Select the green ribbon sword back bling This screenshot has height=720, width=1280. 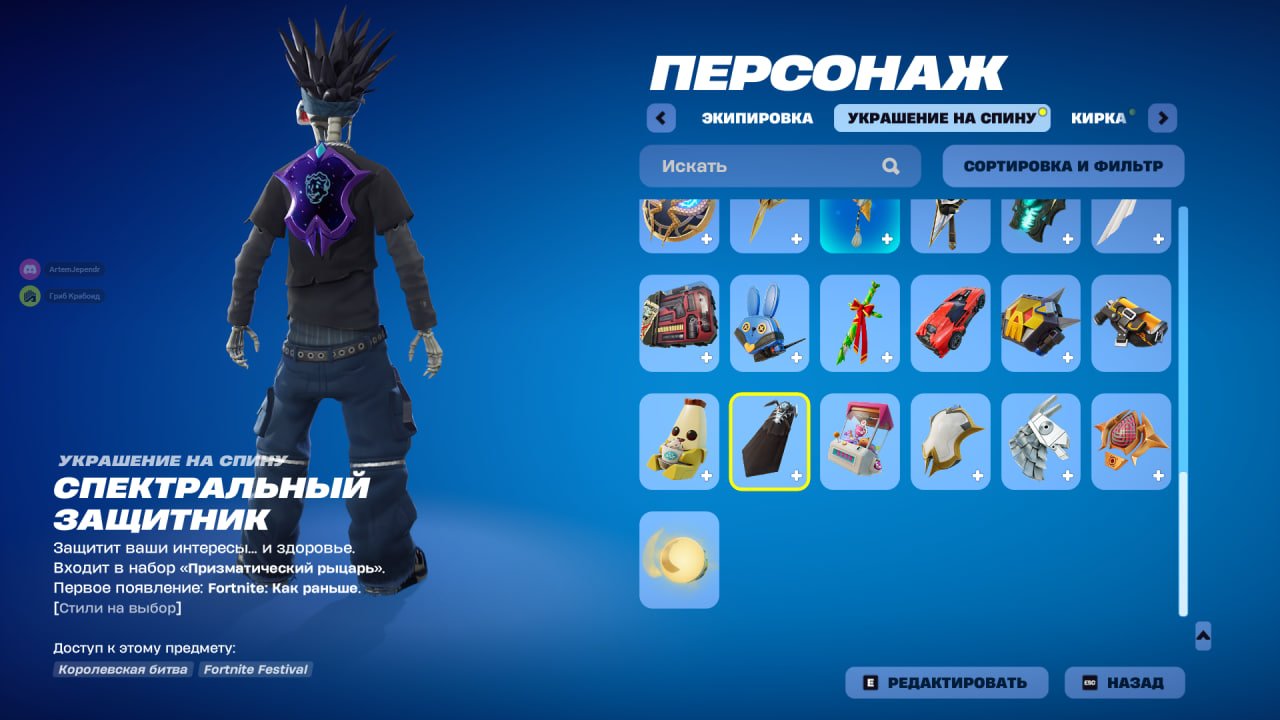click(x=859, y=323)
